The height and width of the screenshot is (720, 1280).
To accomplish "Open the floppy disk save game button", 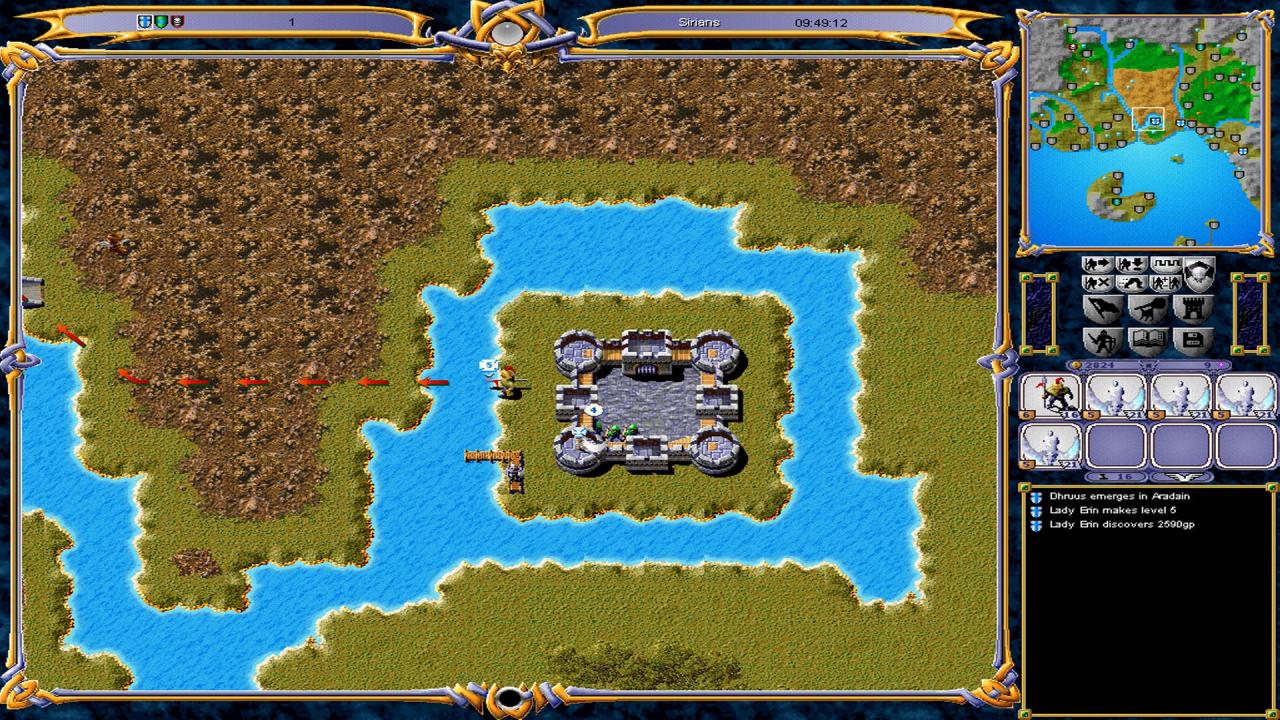I will tap(1191, 342).
